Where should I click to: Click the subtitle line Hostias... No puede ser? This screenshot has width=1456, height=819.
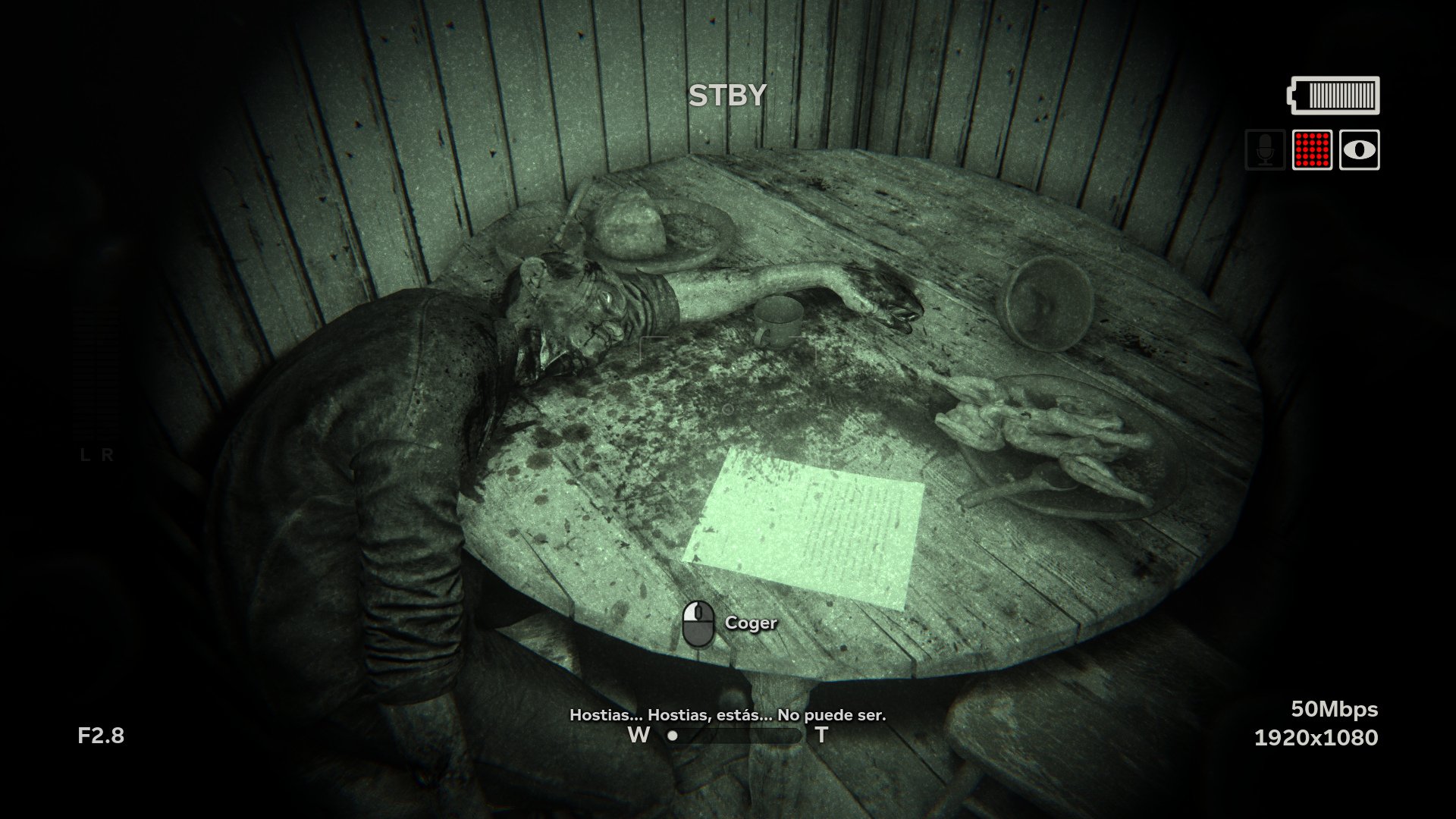point(729,714)
